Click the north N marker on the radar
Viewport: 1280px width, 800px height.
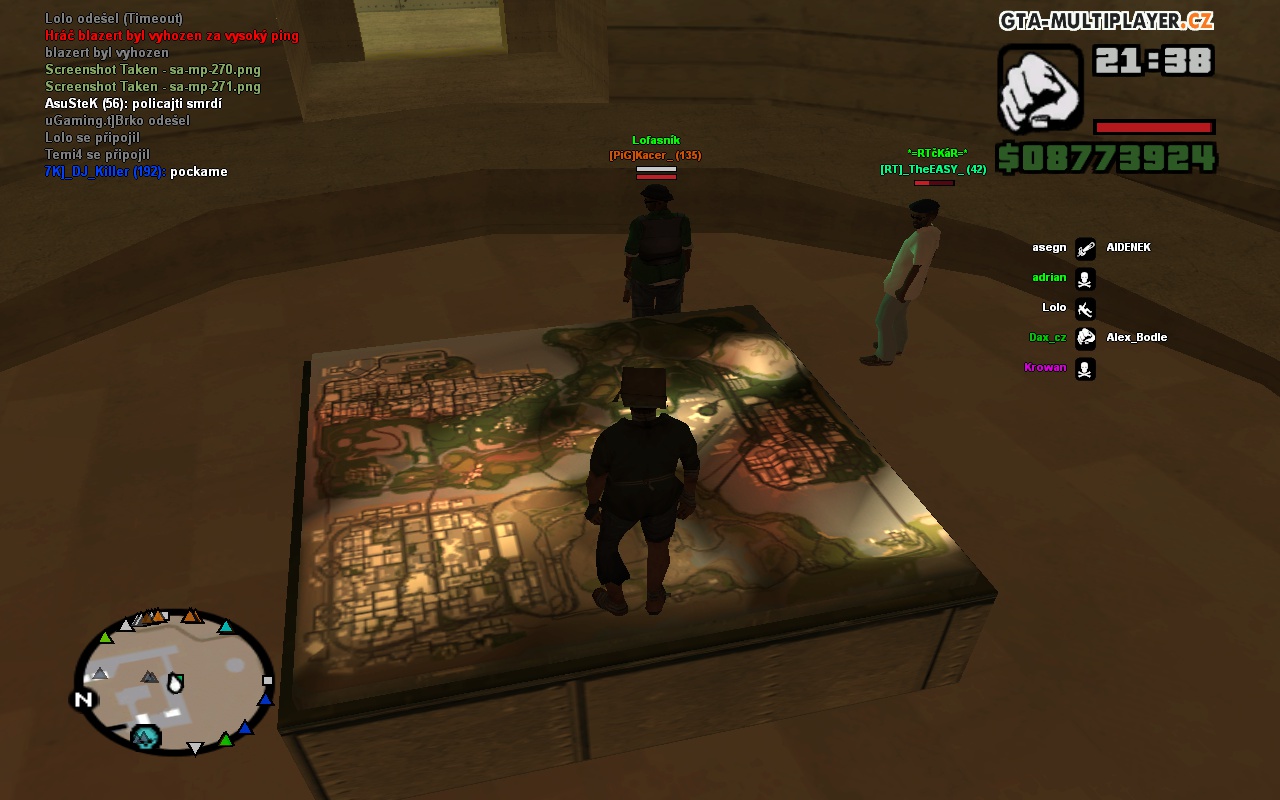(84, 699)
